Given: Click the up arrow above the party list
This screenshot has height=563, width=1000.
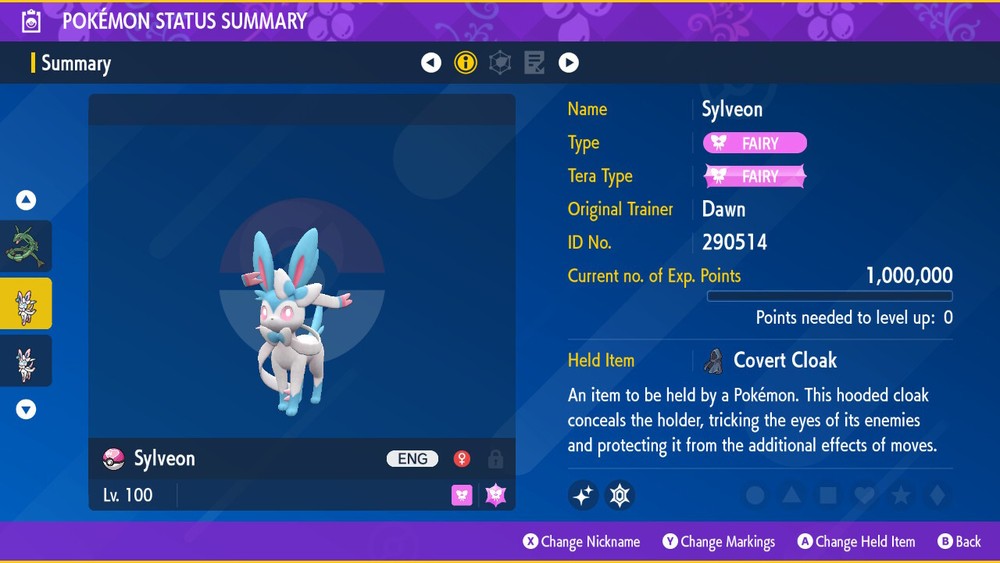Looking at the screenshot, I should pyautogui.click(x=26, y=200).
